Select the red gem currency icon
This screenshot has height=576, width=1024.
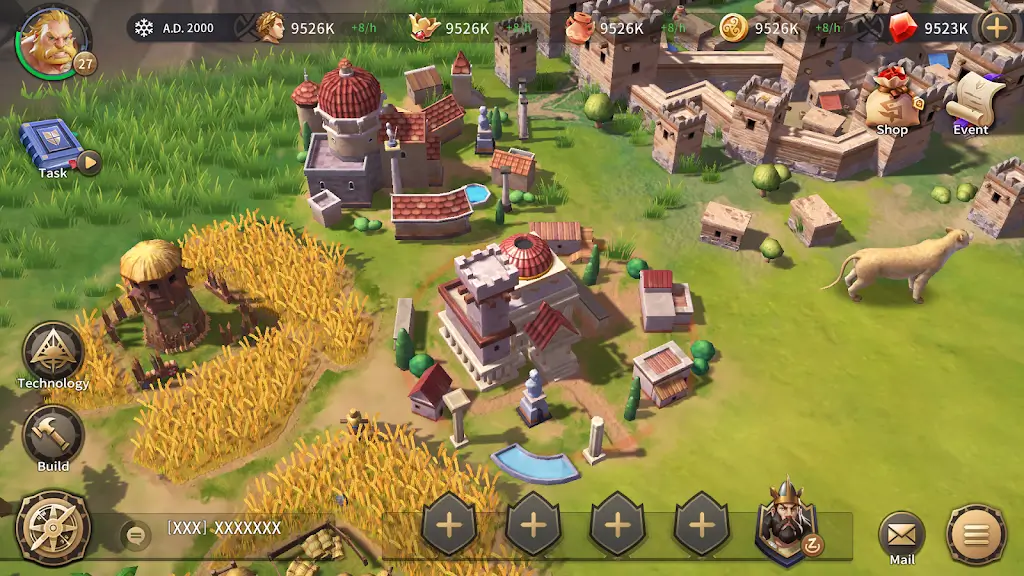tap(903, 27)
